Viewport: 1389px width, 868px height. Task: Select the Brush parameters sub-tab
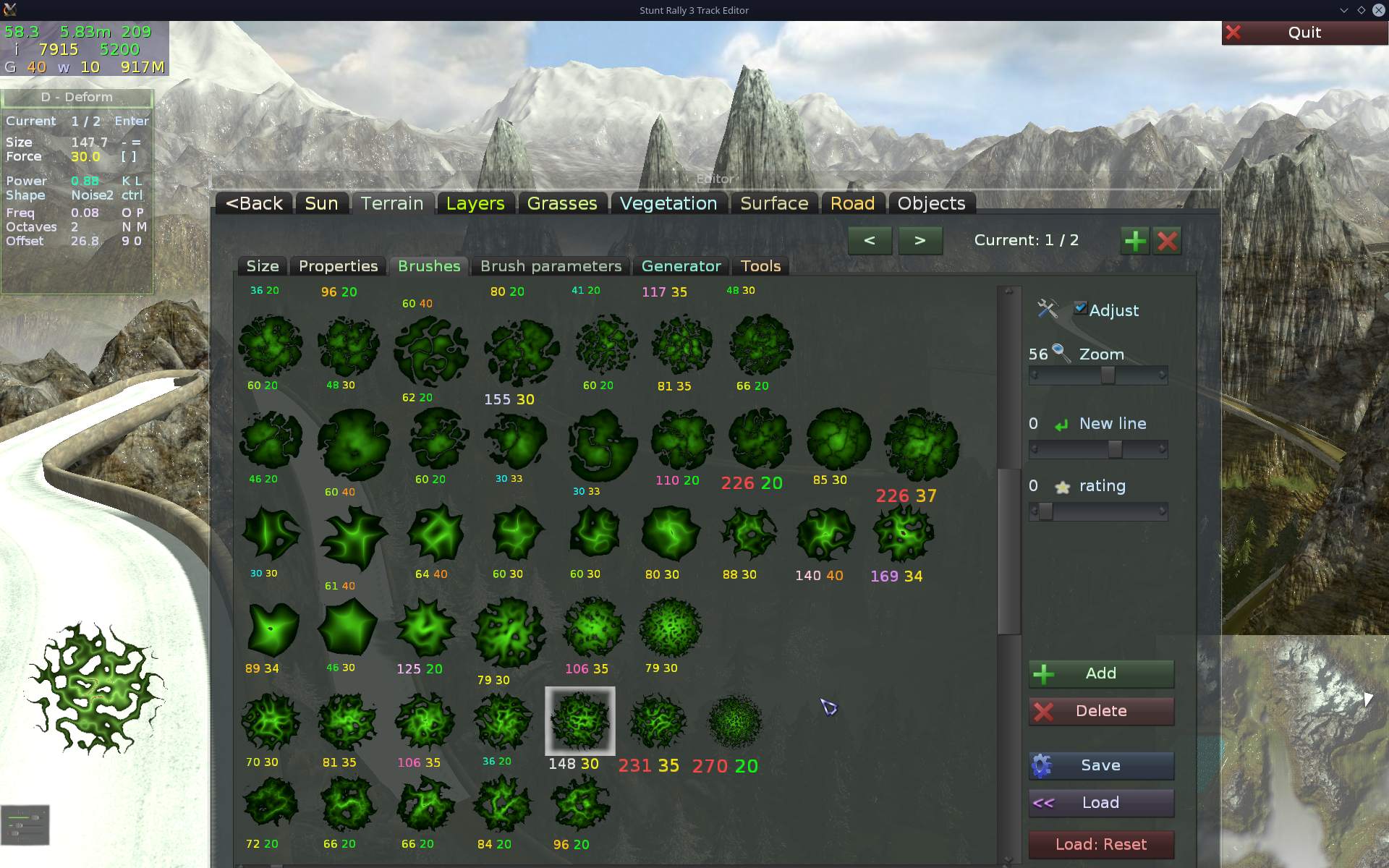(551, 266)
